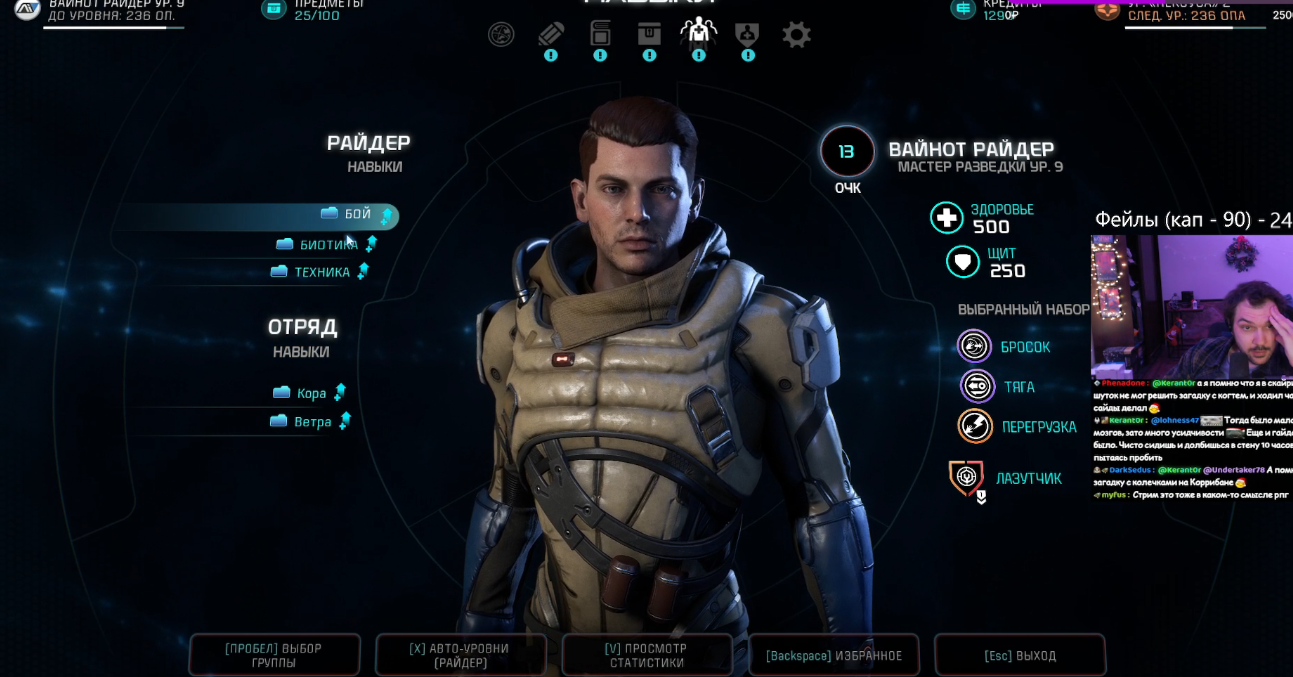
Task: Select Ryder's Бой skill category
Action: (357, 215)
